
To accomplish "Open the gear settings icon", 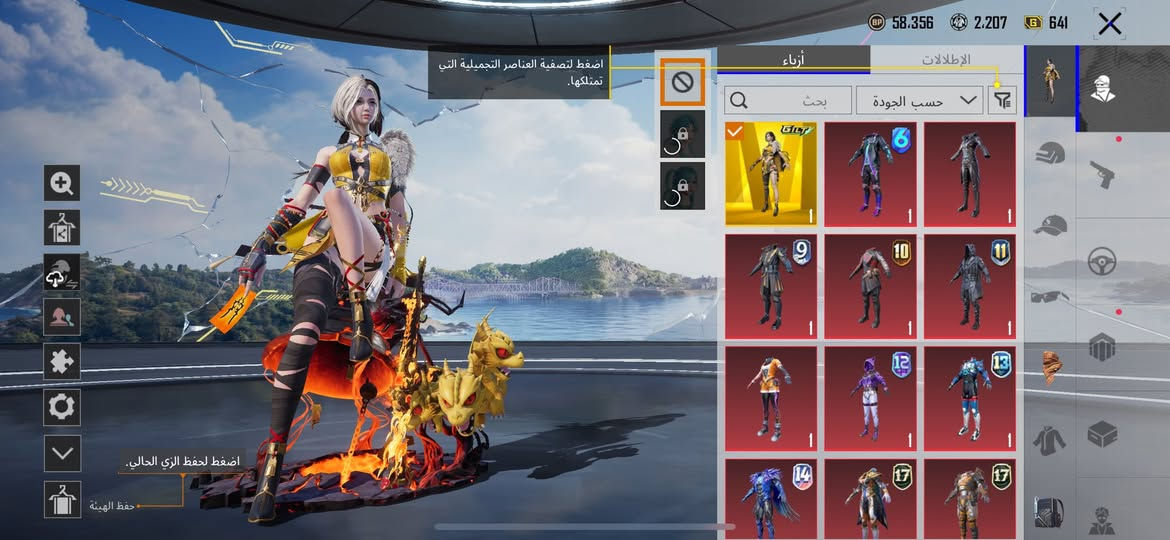I will click(62, 407).
